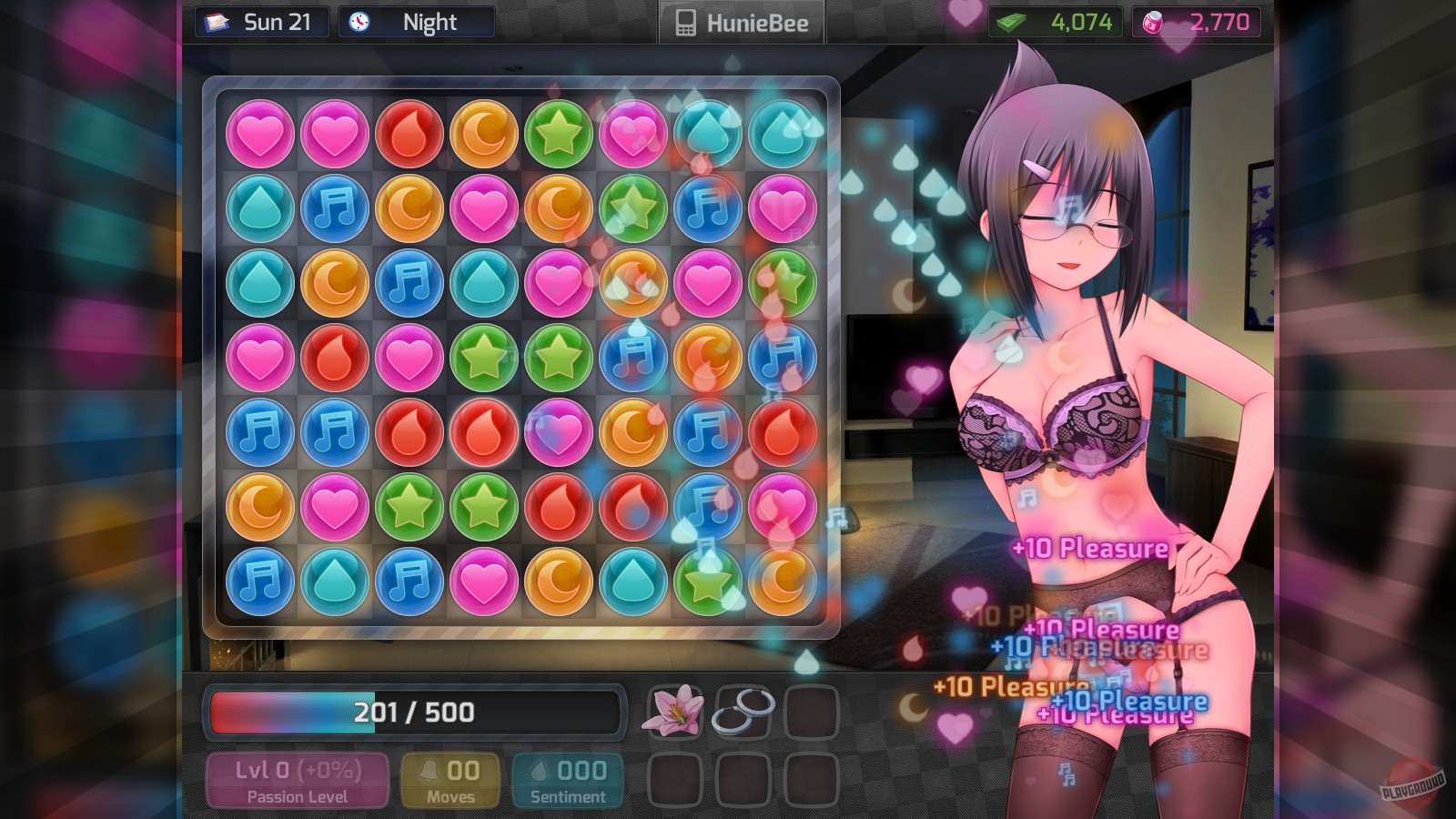Viewport: 1456px width, 819px height.
Task: Click a red broken heart token
Action: (409, 133)
